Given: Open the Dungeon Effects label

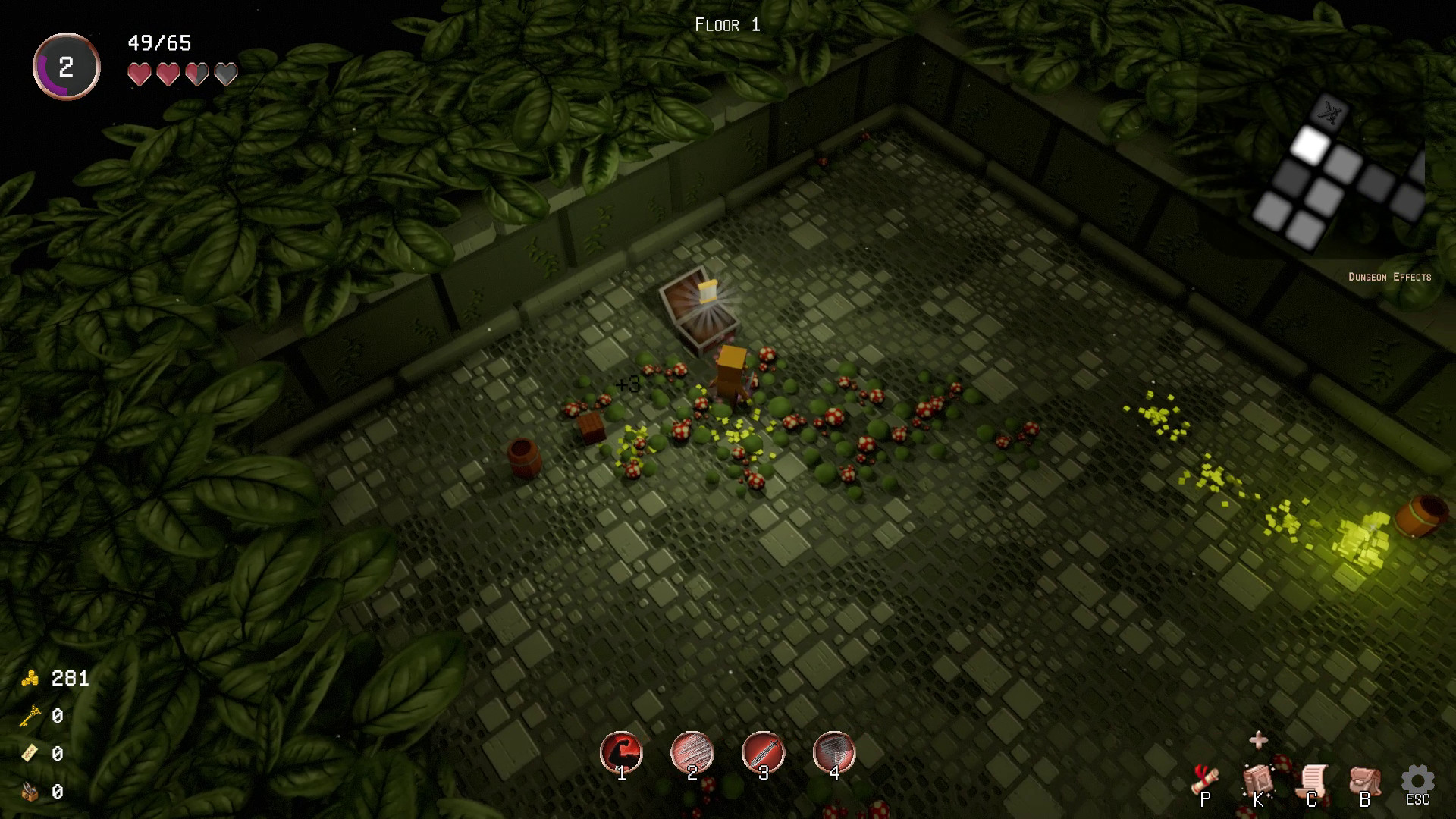Looking at the screenshot, I should [1389, 277].
